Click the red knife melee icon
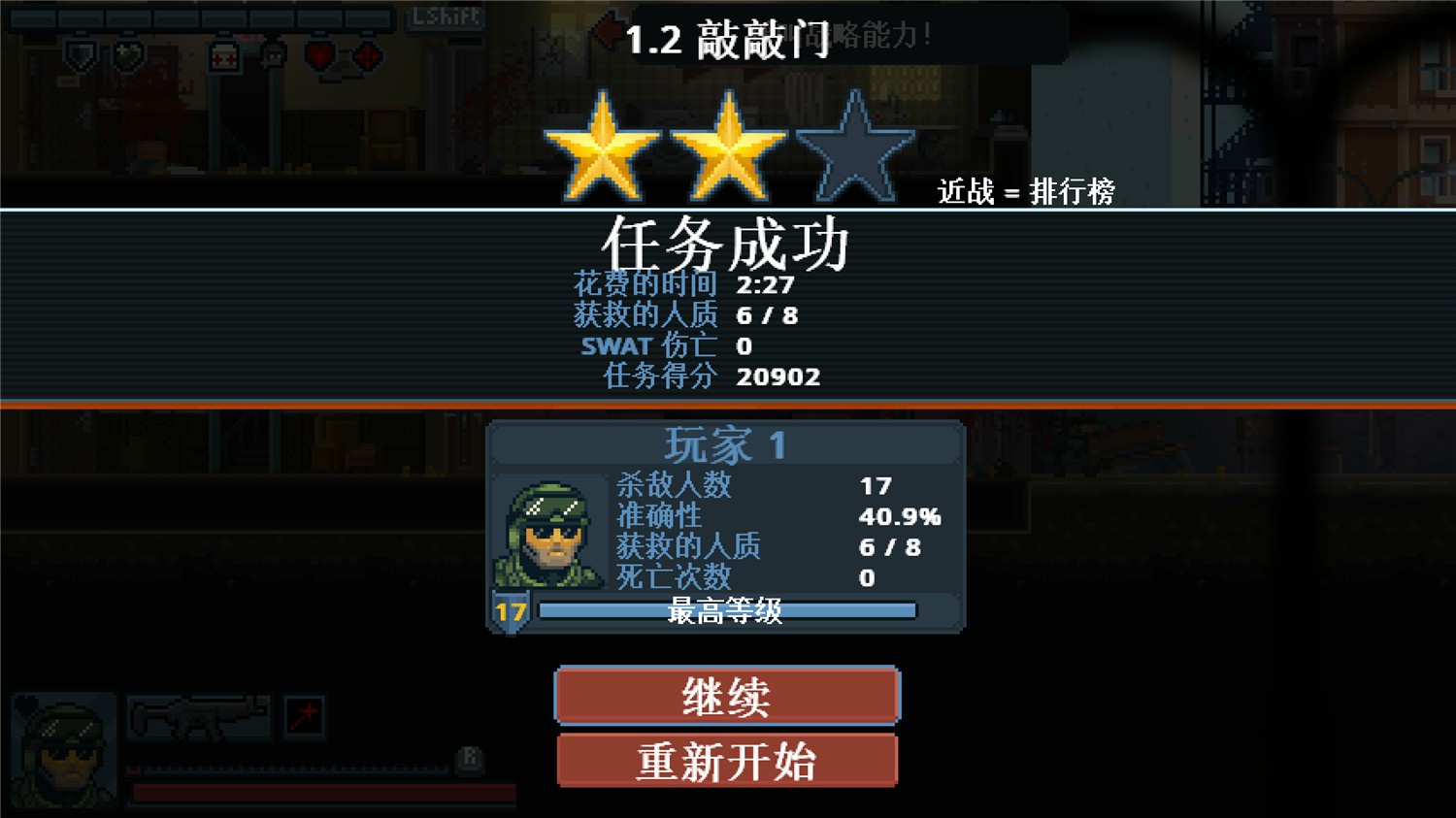 pyautogui.click(x=304, y=716)
